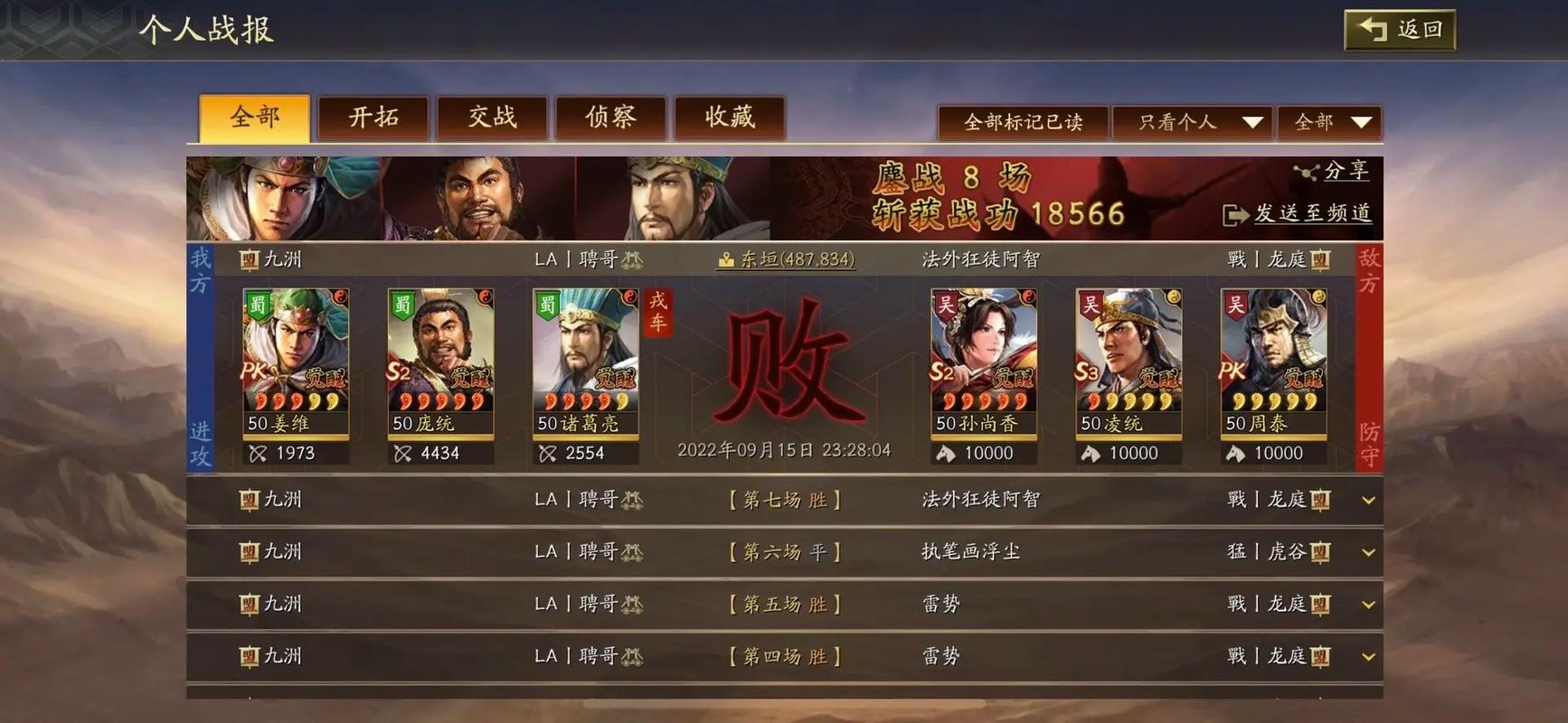Click the 分享 share icon
The height and width of the screenshot is (723, 1568).
1307,171
